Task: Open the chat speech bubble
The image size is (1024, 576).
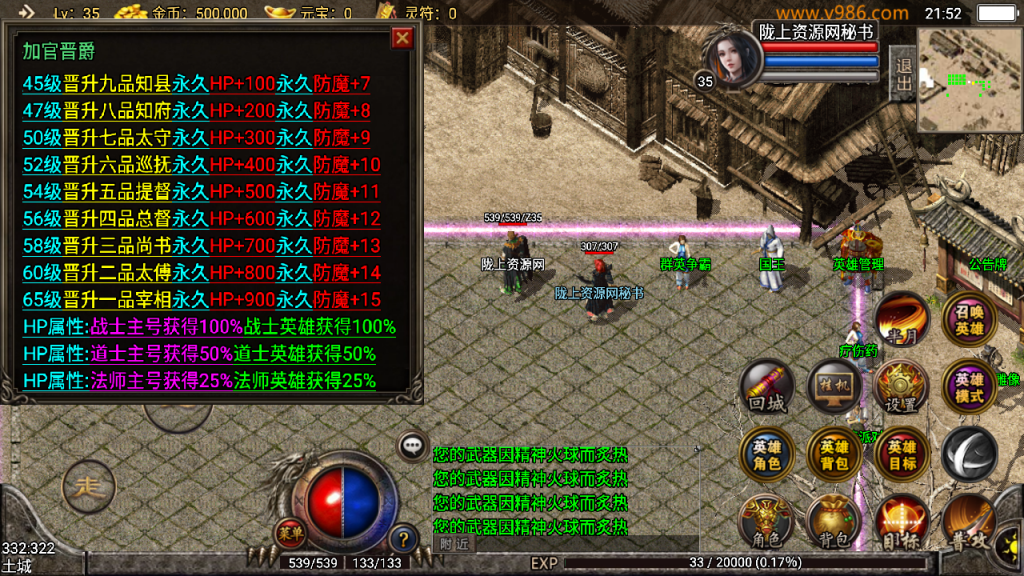Action: click(x=411, y=446)
